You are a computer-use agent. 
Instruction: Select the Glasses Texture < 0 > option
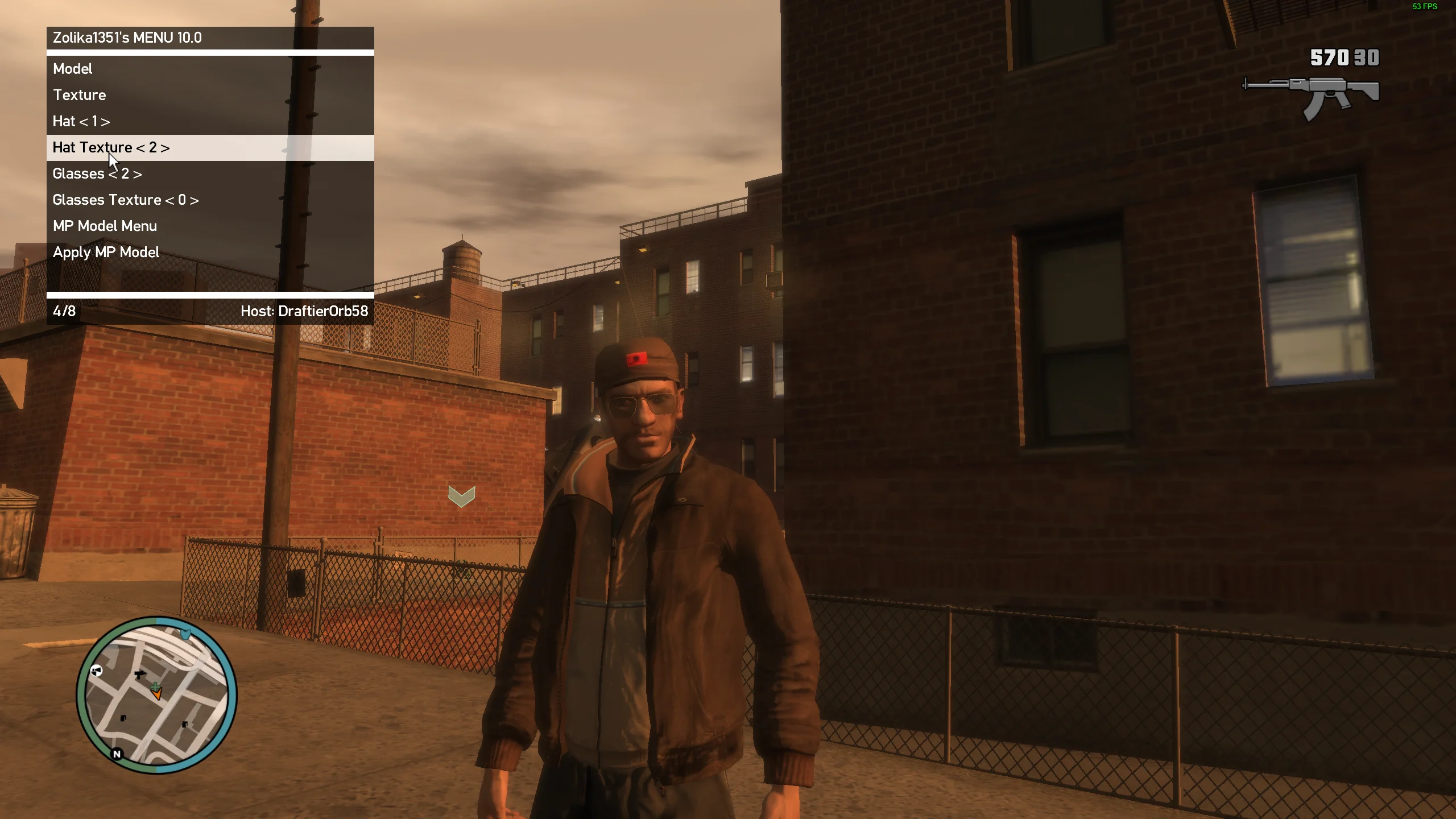126,200
